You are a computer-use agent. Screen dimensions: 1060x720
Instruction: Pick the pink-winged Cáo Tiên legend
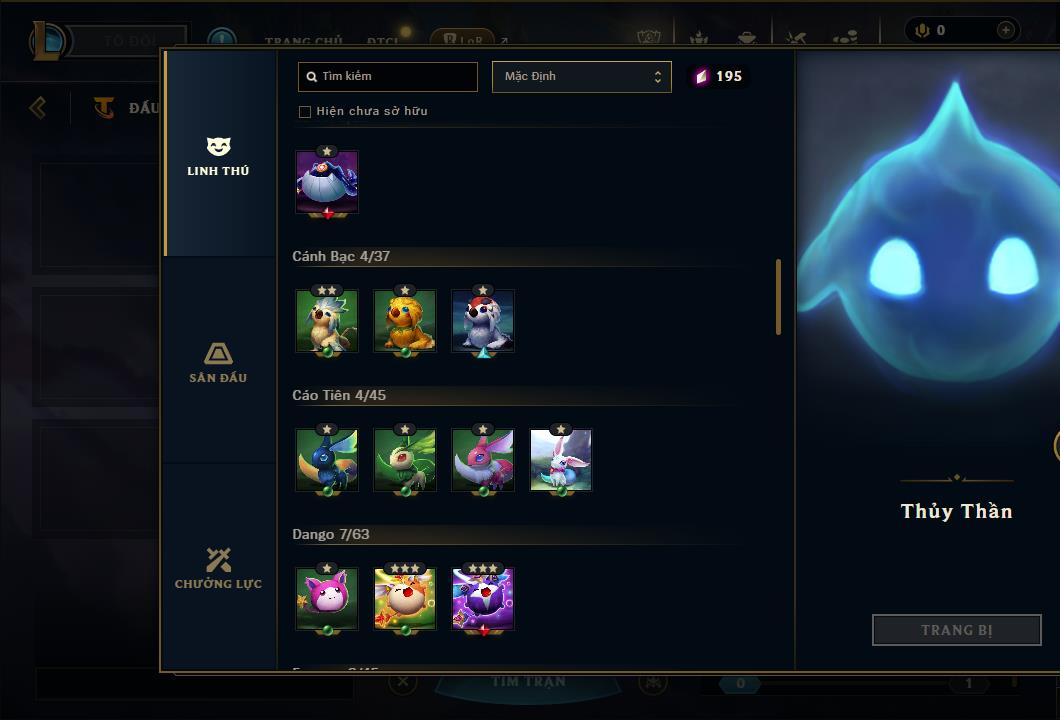[483, 460]
